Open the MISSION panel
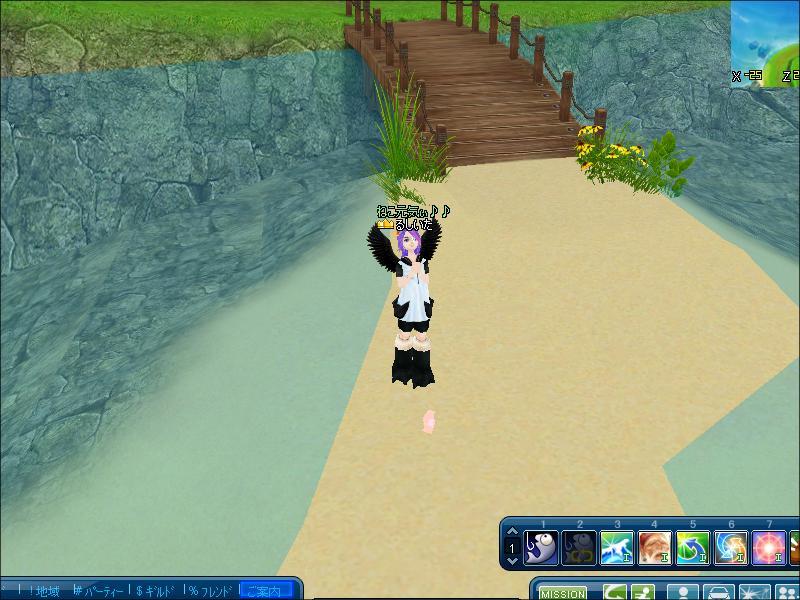Screen dimensions: 800x600 562,593
